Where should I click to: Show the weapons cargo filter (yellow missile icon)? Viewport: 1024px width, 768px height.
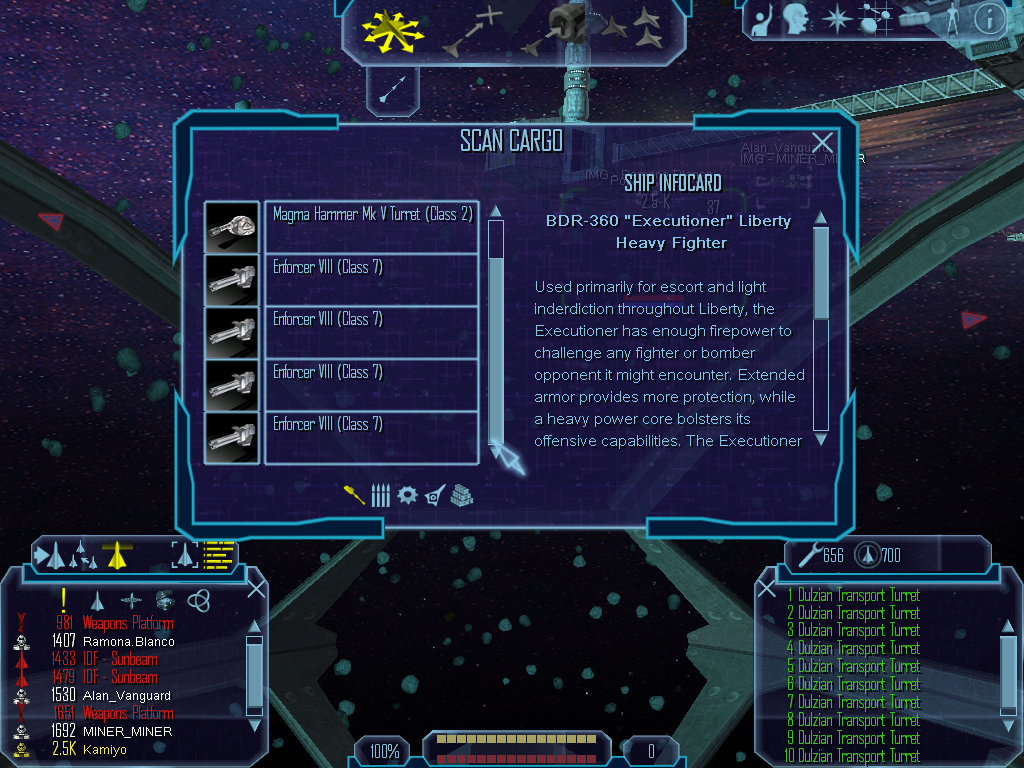(x=354, y=495)
